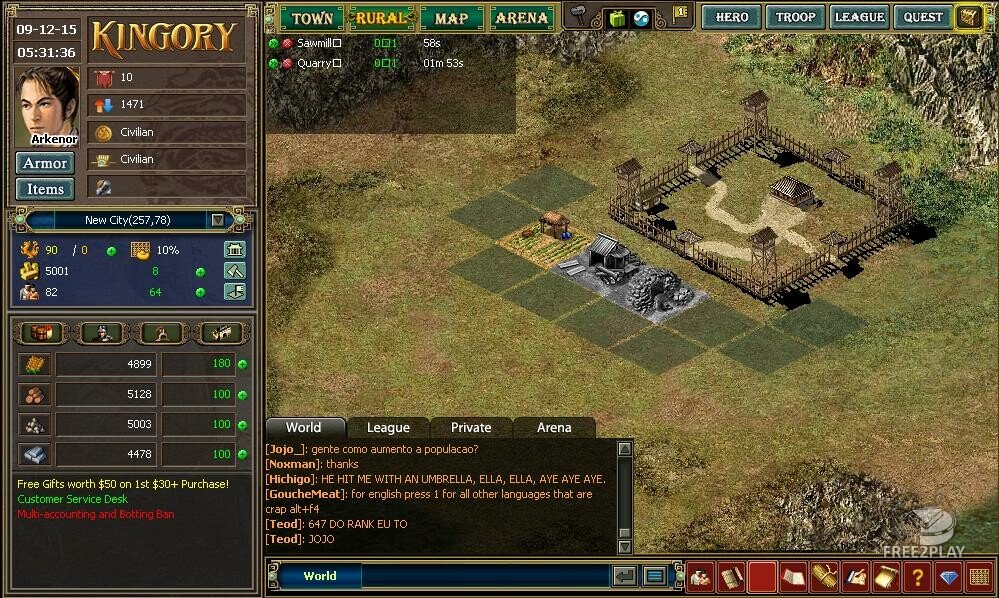Open the League menu
This screenshot has width=999, height=598.
(x=859, y=17)
